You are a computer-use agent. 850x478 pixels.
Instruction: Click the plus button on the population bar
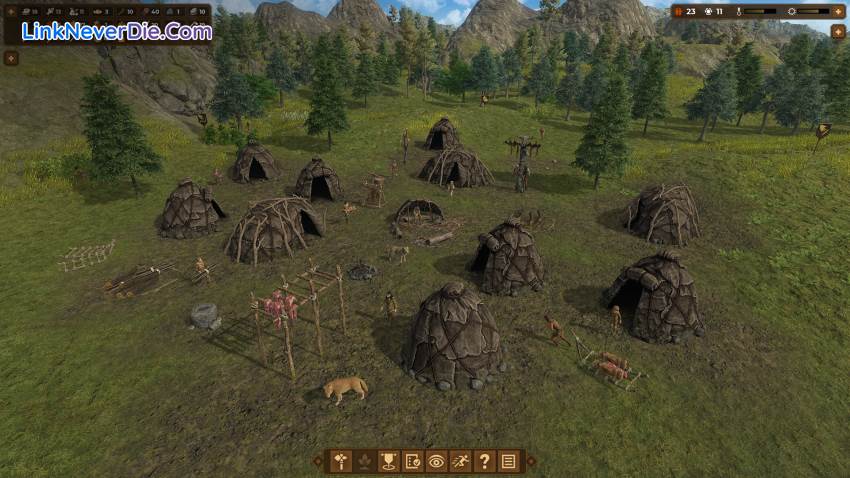[838, 11]
